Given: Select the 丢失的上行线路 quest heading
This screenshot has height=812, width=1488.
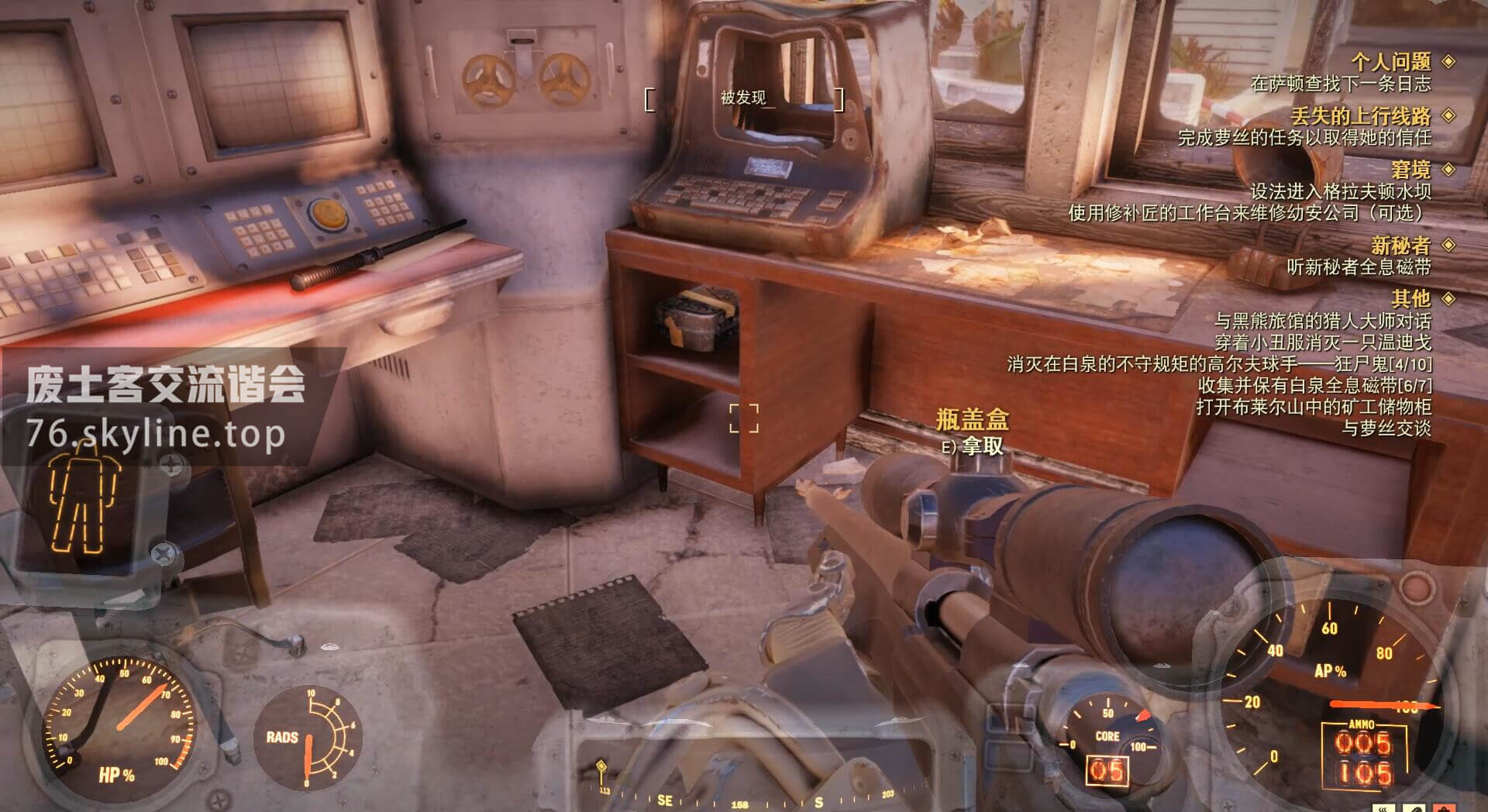Looking at the screenshot, I should pyautogui.click(x=1360, y=116).
